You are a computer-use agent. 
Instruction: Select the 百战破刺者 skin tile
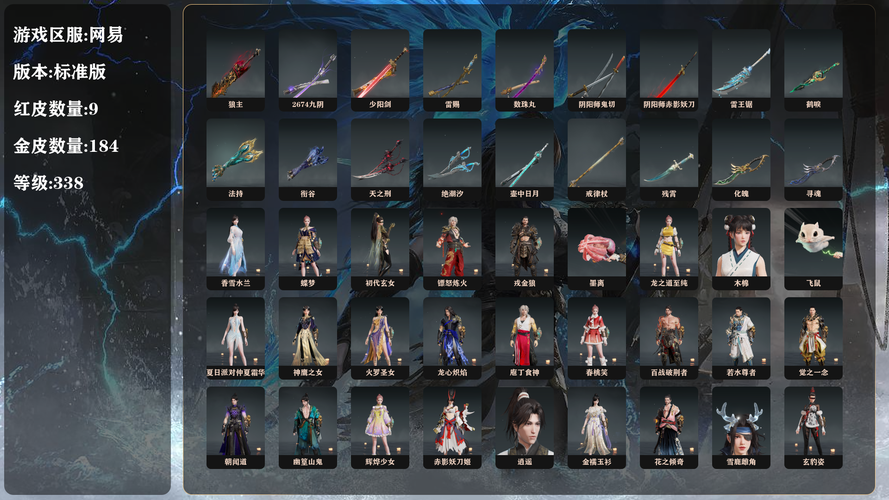[669, 336]
